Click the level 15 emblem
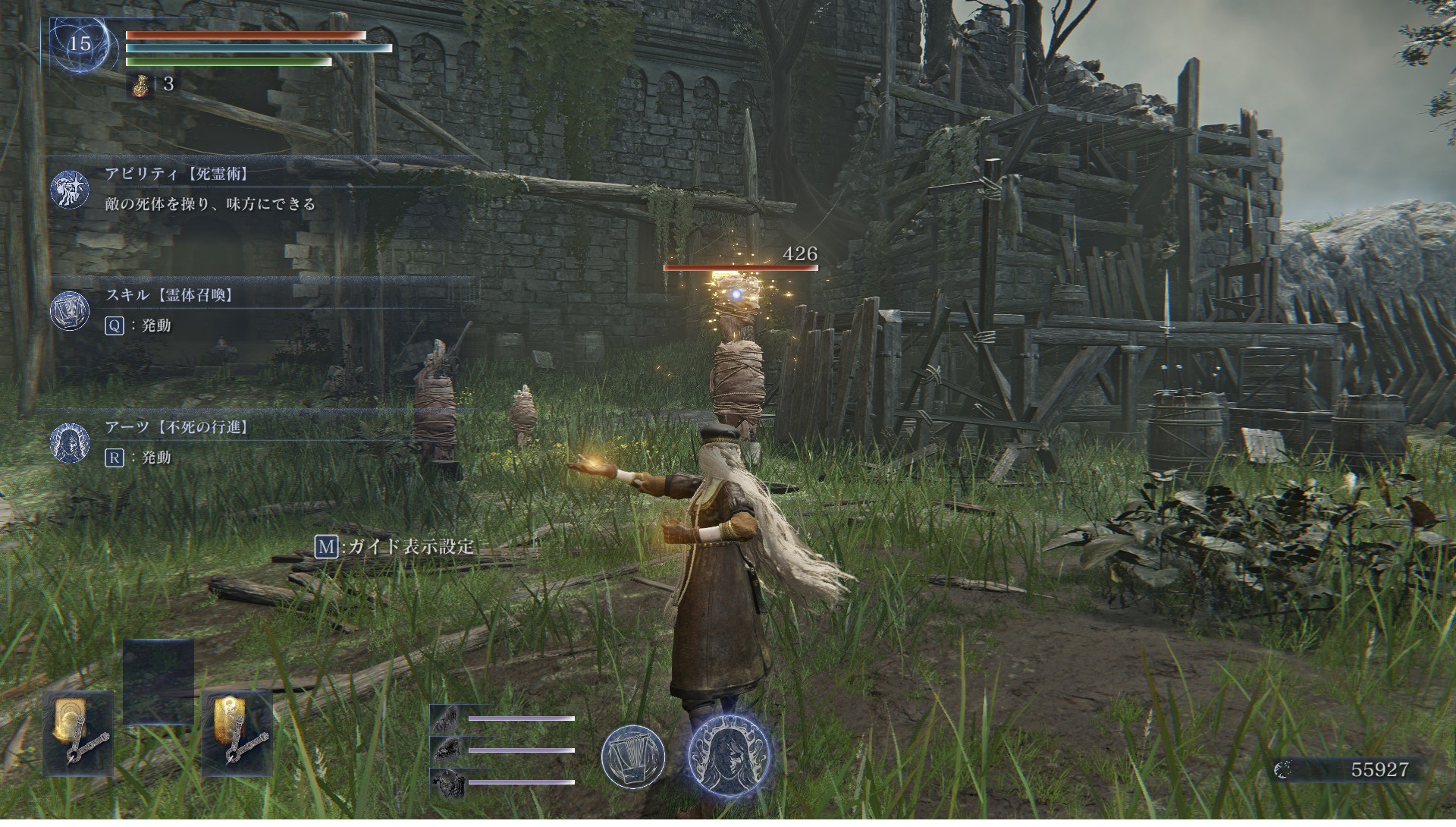1456x827 pixels. click(x=80, y=43)
